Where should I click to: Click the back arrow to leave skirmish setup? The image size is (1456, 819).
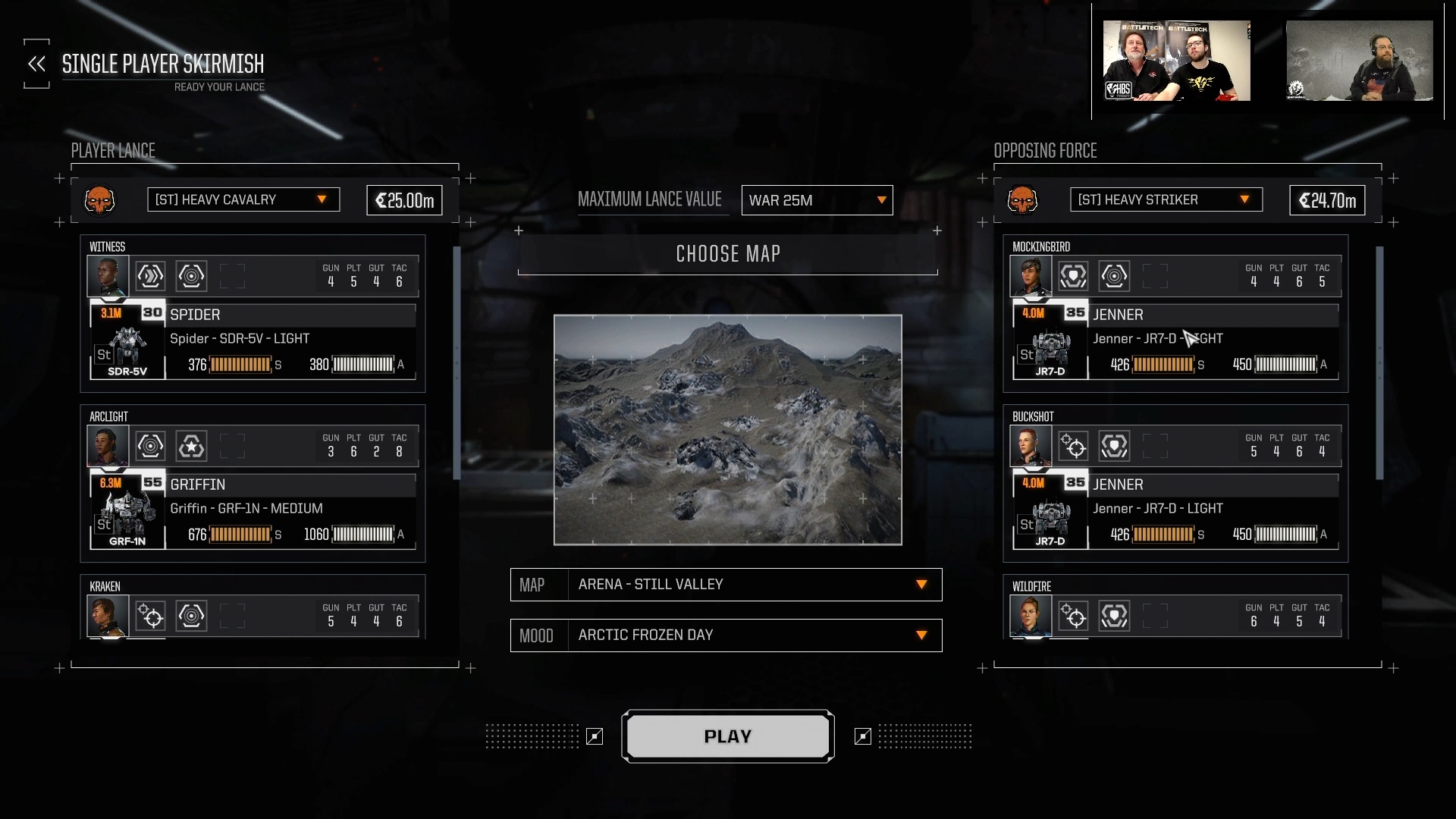tap(36, 64)
